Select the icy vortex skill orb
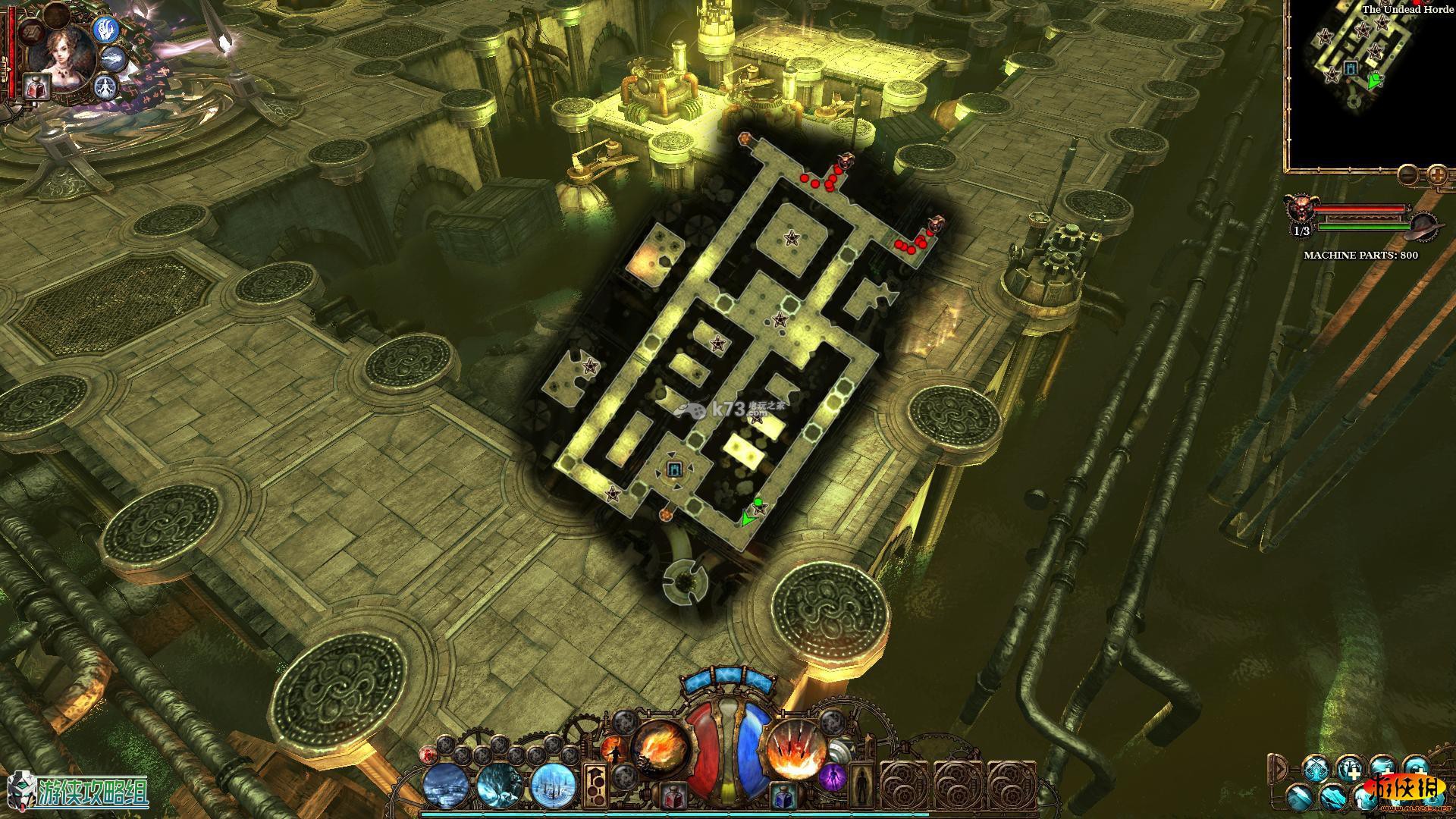 pyautogui.click(x=500, y=784)
